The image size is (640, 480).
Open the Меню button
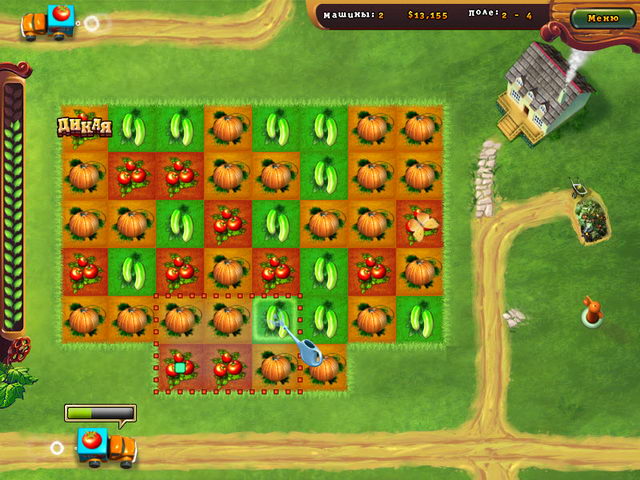(x=602, y=18)
